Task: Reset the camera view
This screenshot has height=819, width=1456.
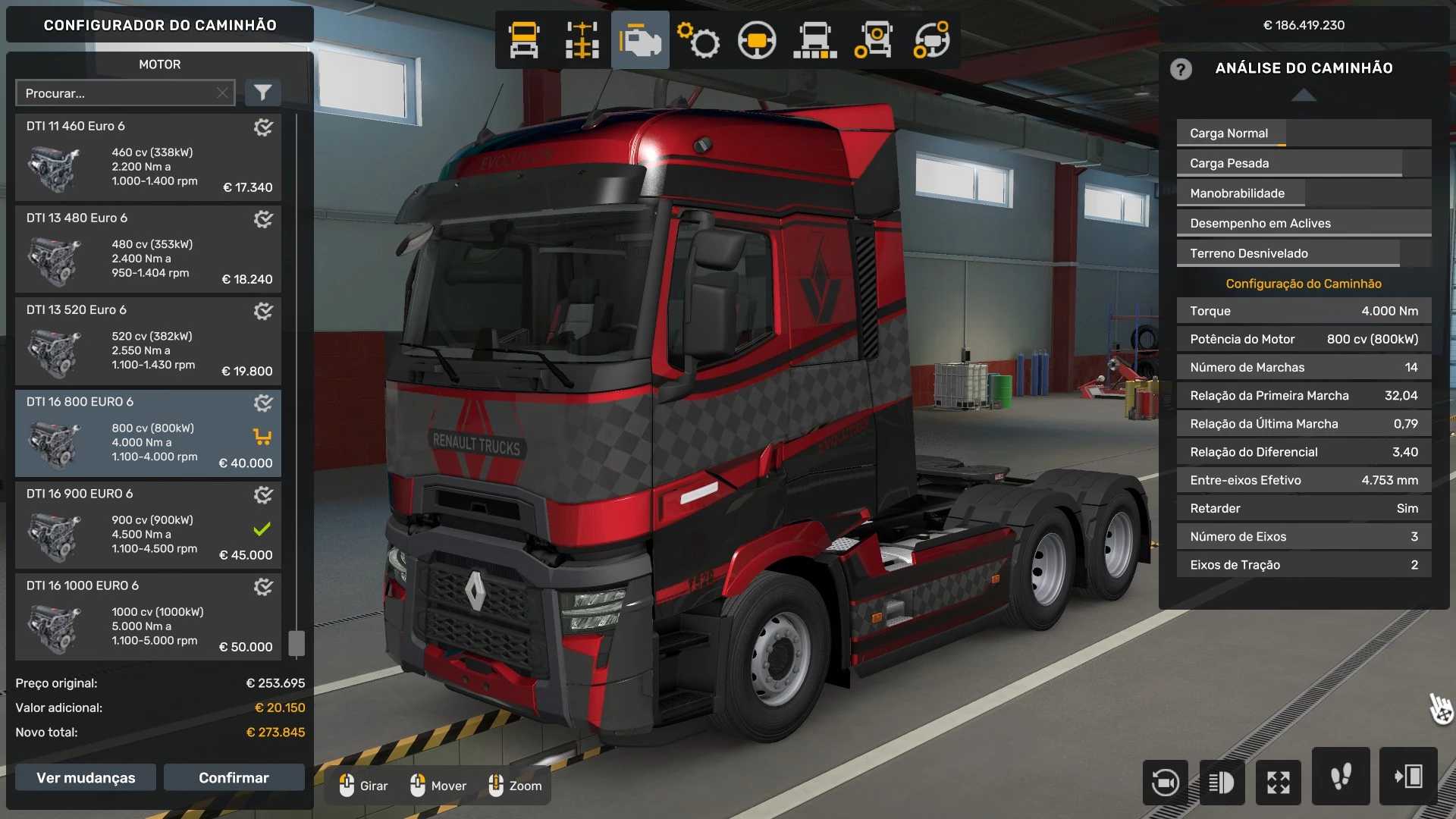Action: (1165, 782)
